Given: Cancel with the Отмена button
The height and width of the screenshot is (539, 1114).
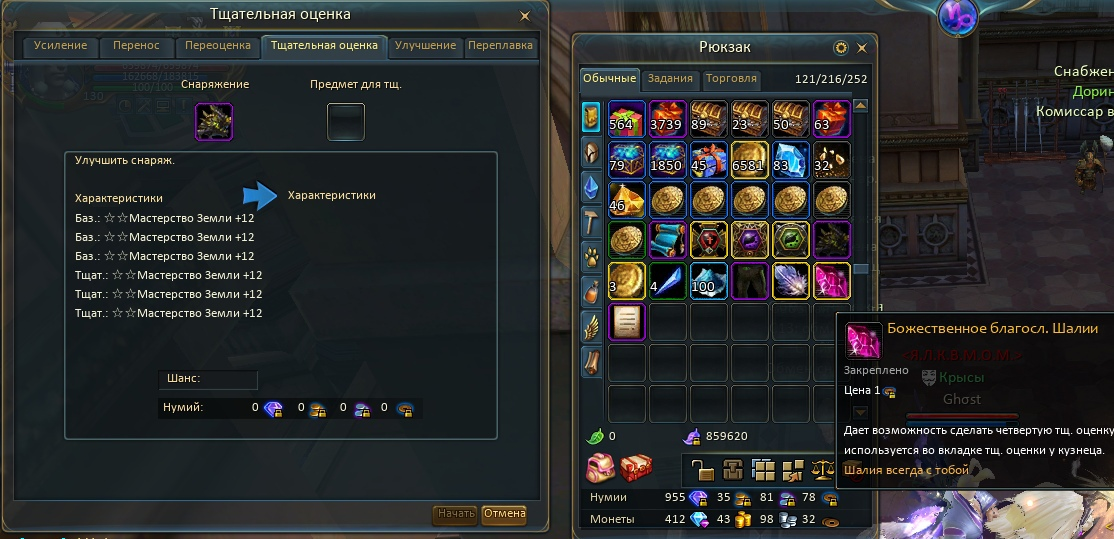Looking at the screenshot, I should tap(504, 514).
